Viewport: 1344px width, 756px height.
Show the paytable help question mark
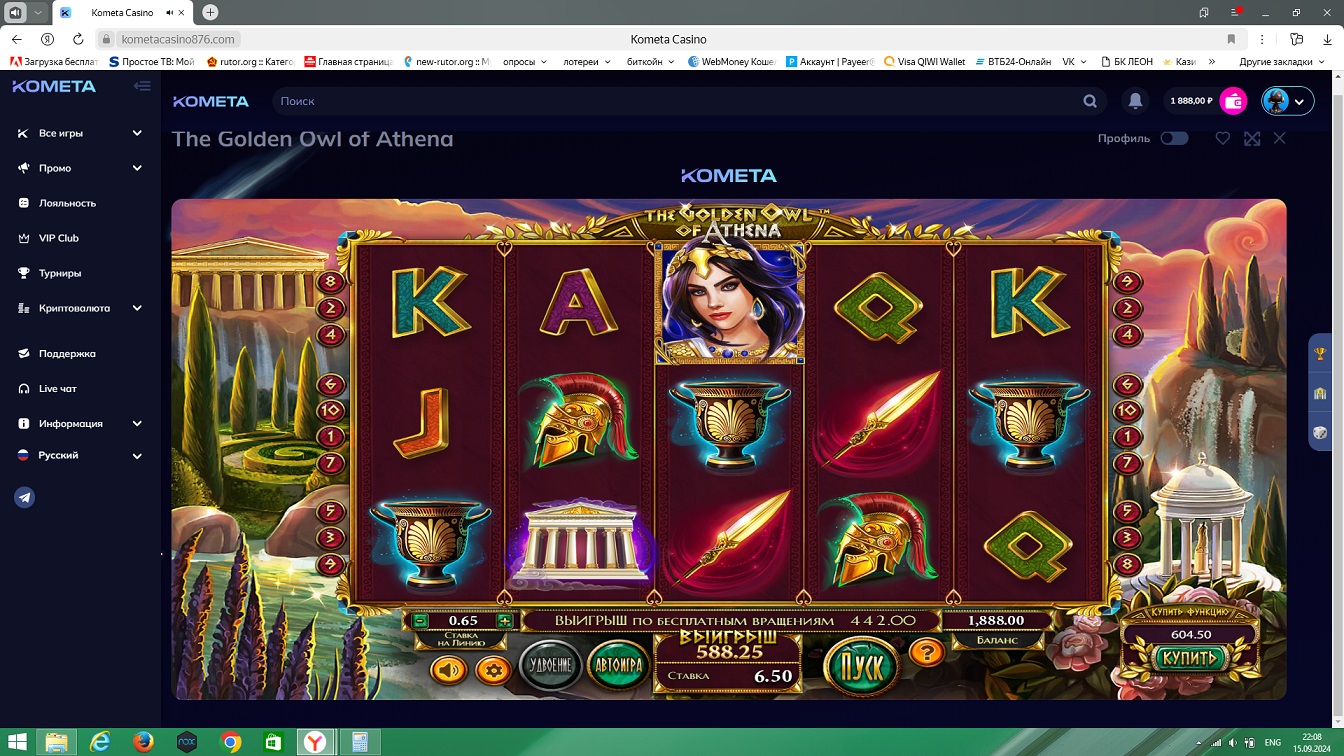click(927, 653)
